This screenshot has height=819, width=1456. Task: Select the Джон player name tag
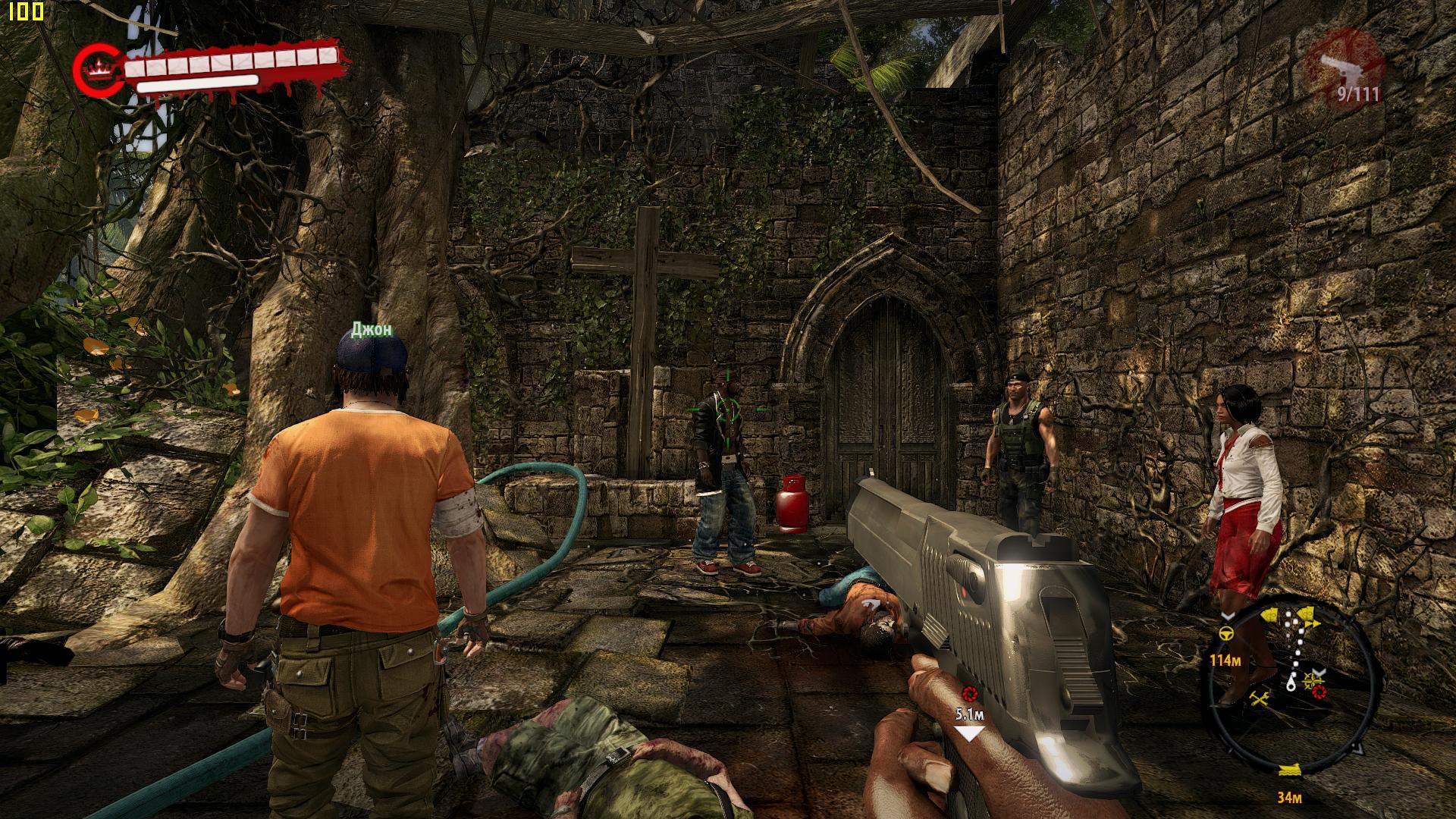tap(372, 329)
